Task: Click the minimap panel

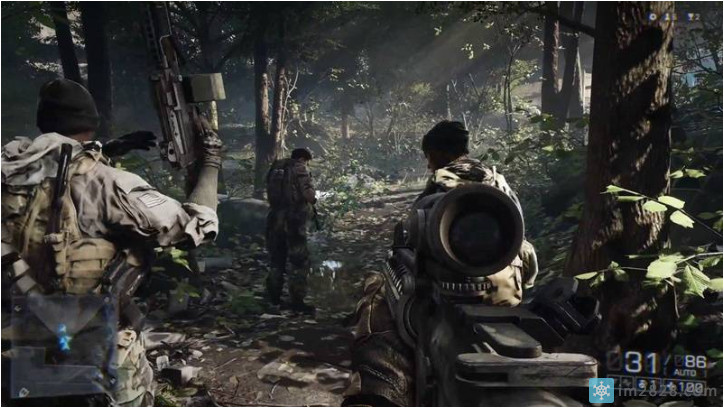Action: pyautogui.click(x=59, y=345)
